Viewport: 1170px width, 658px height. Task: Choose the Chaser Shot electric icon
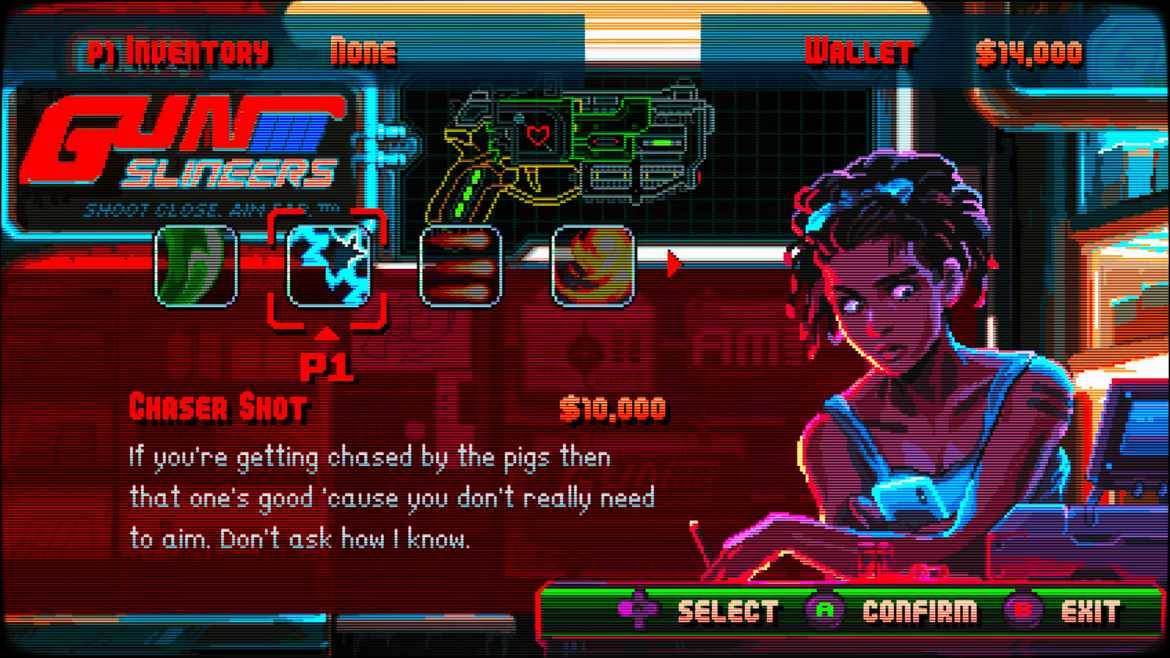point(328,266)
